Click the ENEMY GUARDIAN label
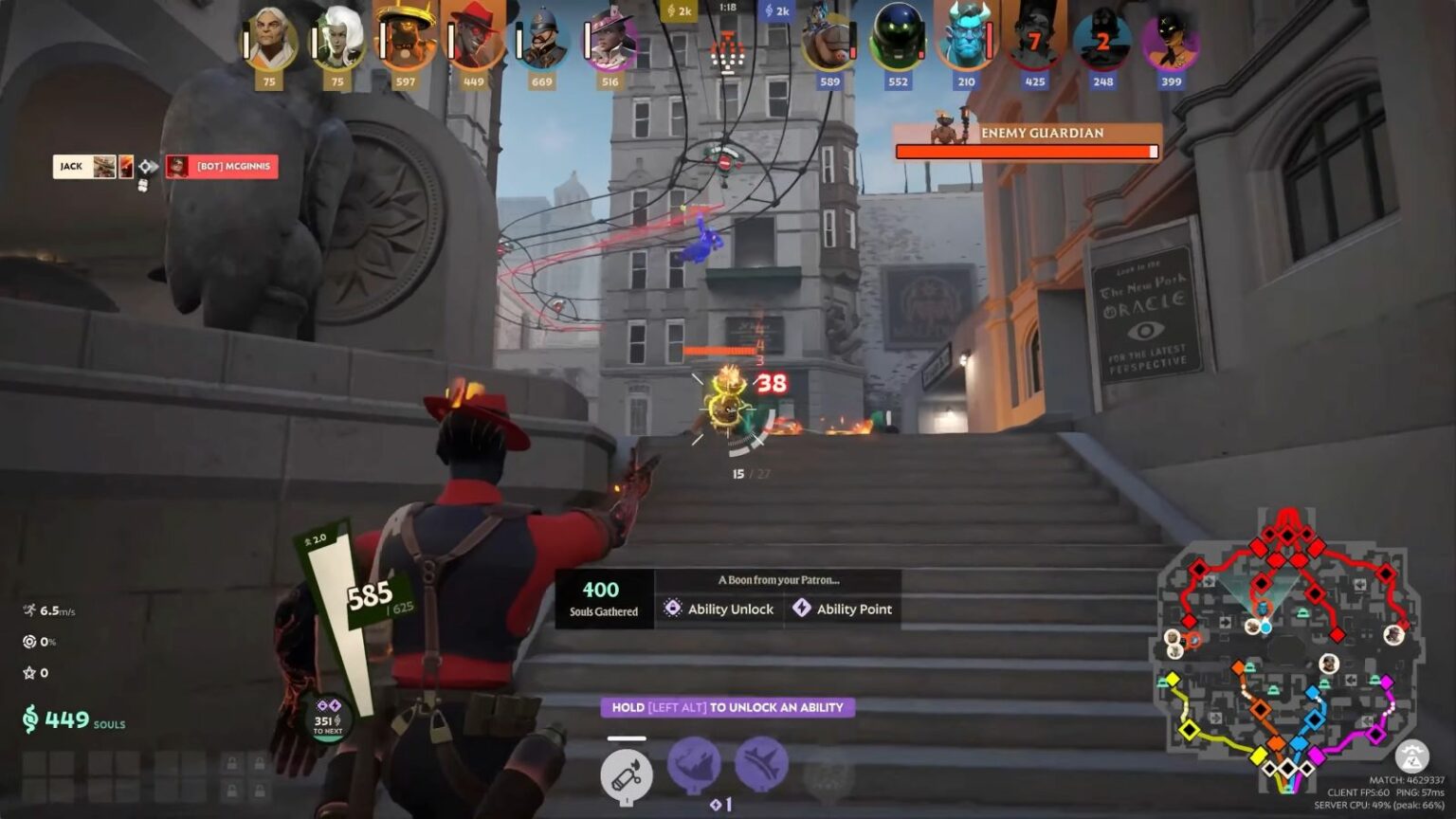The image size is (1456, 819). [1041, 134]
